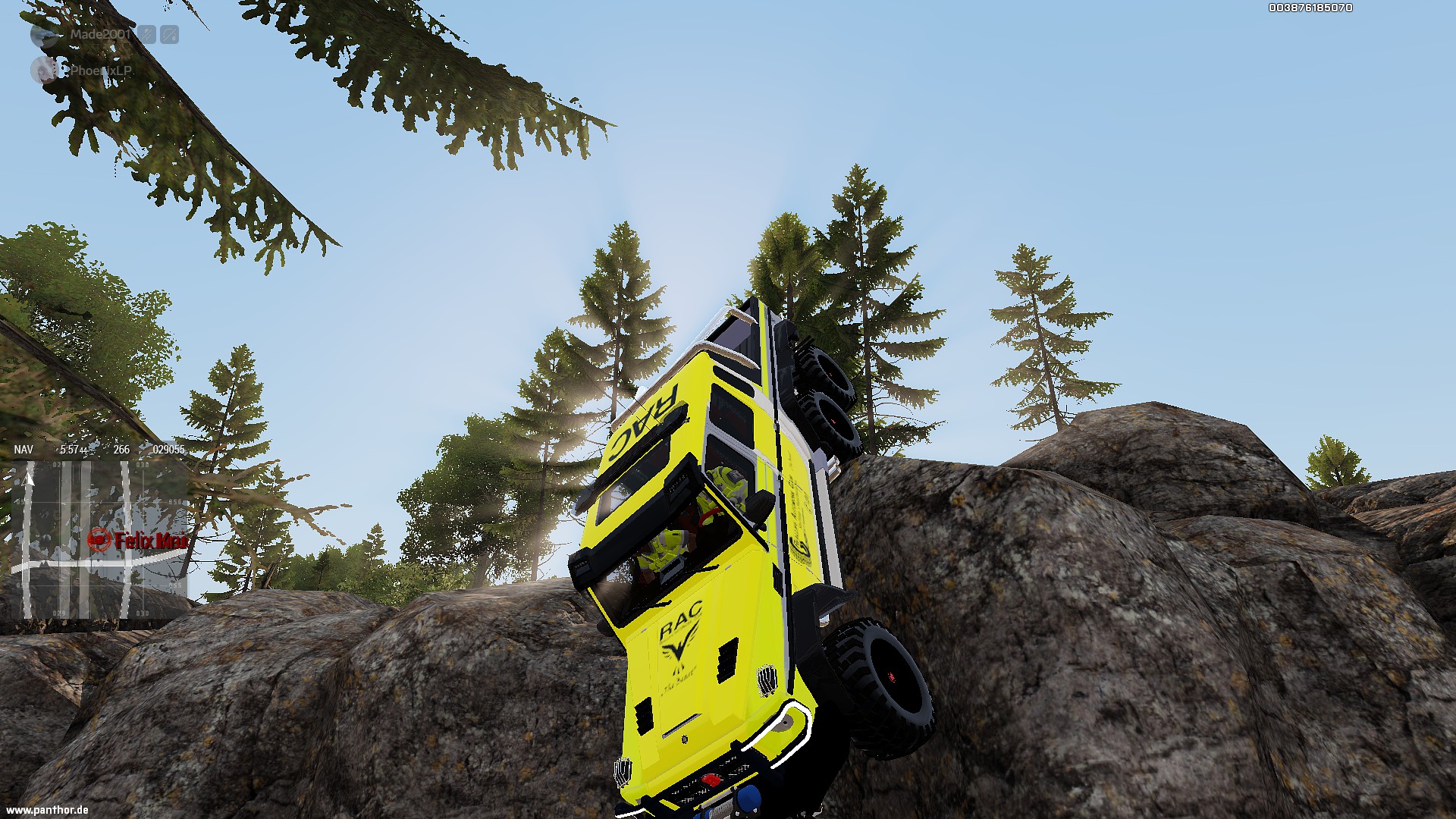Select Made2001 in the voice overlay
Image resolution: width=1456 pixels, height=819 pixels.
(100, 34)
